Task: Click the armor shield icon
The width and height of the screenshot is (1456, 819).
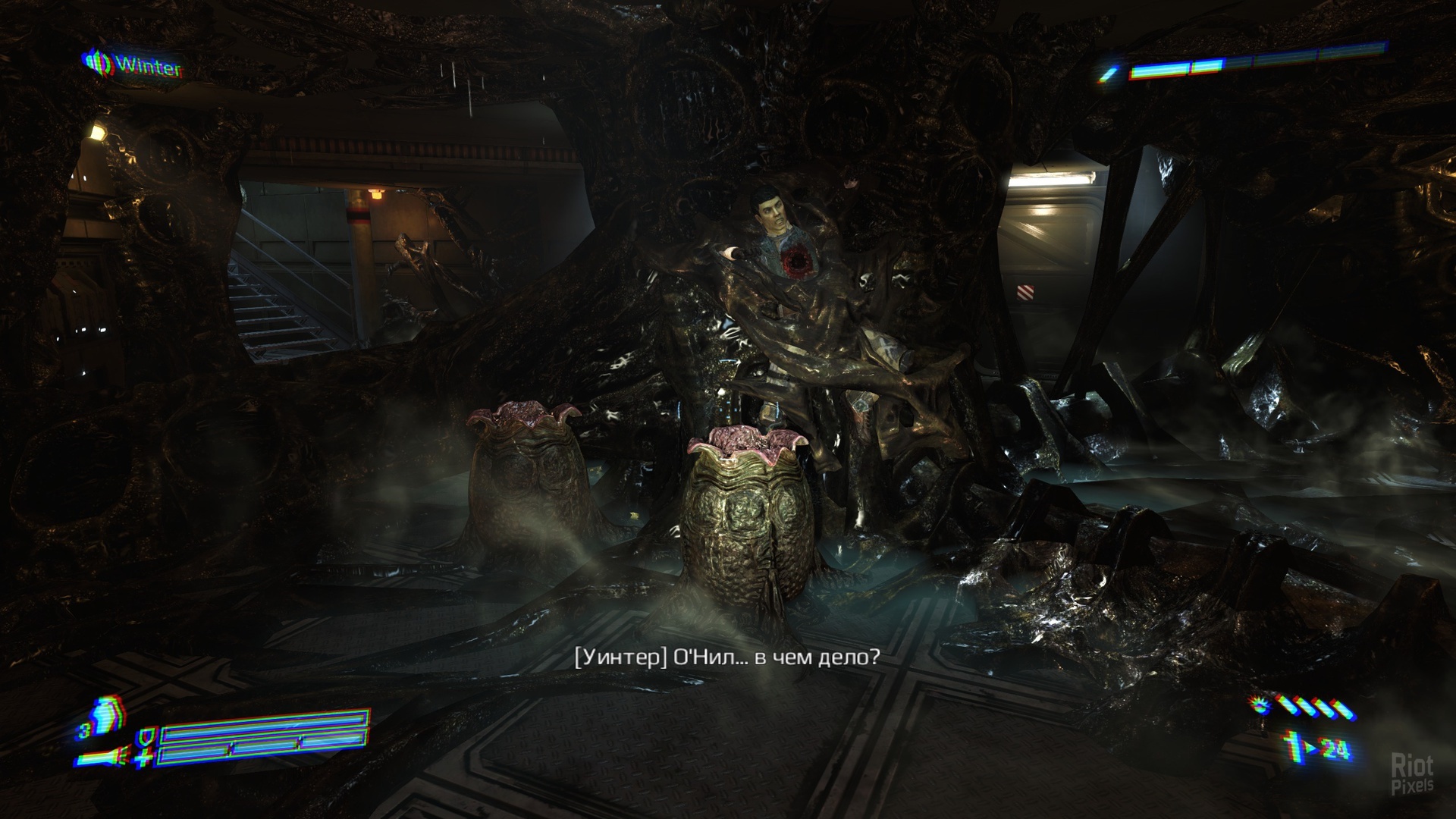Action: point(145,736)
